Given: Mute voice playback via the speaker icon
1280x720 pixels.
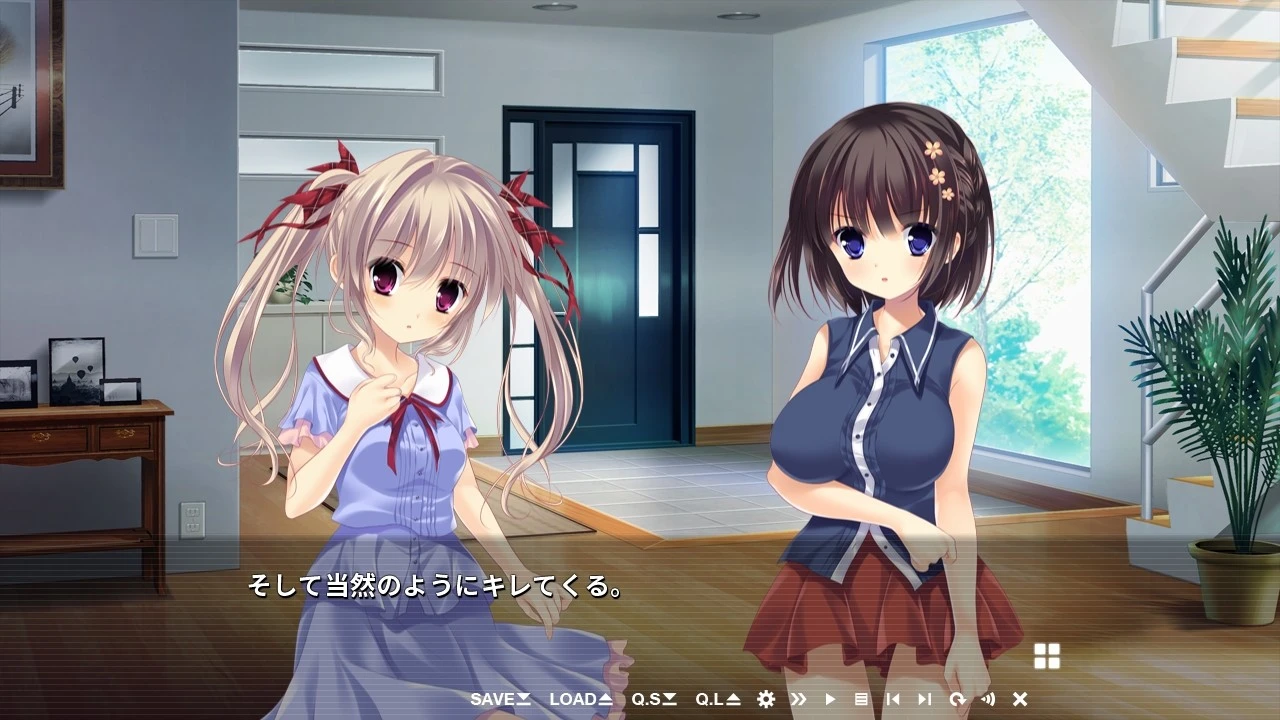Looking at the screenshot, I should click(x=988, y=700).
